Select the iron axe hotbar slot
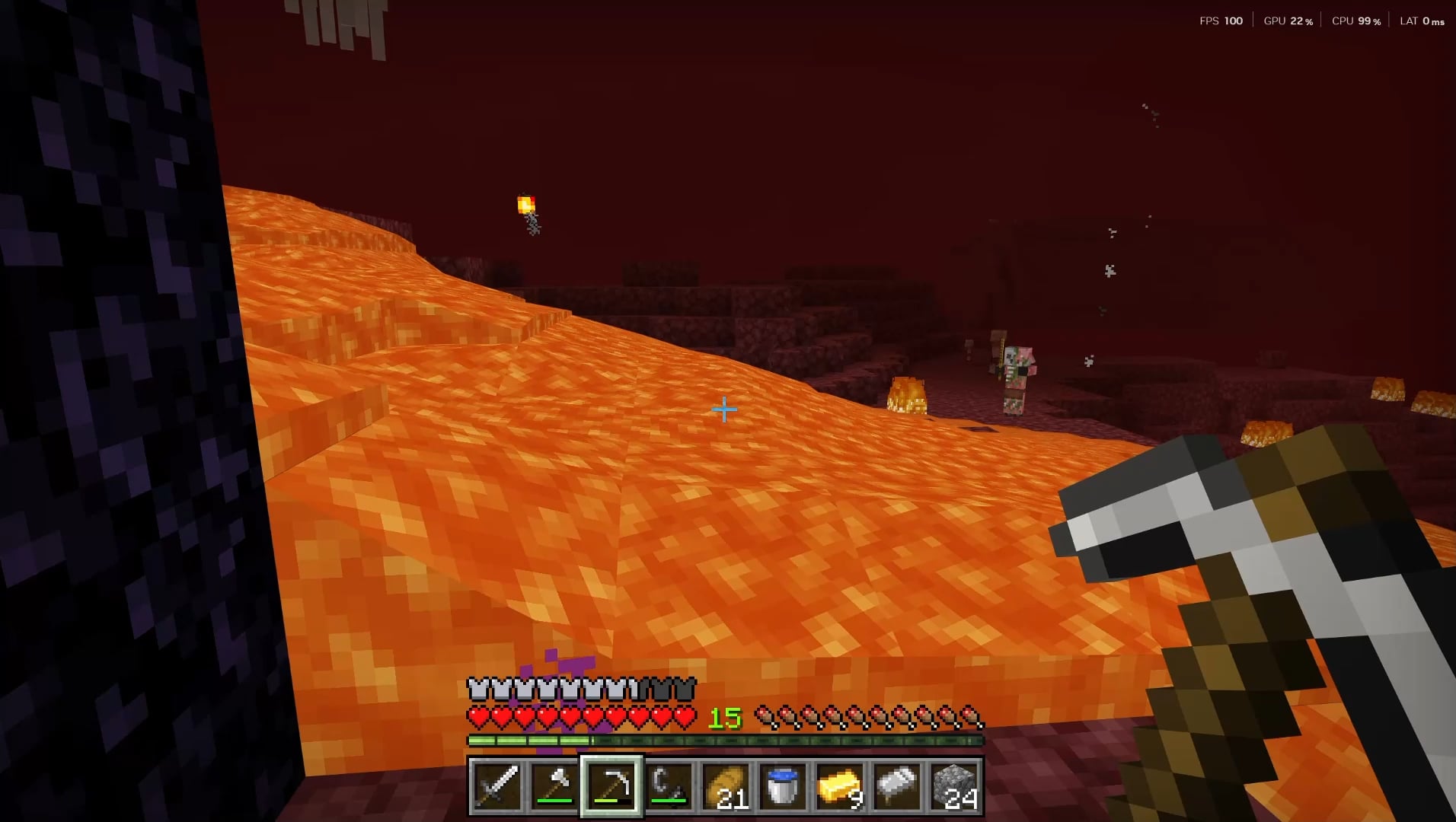 click(x=554, y=785)
